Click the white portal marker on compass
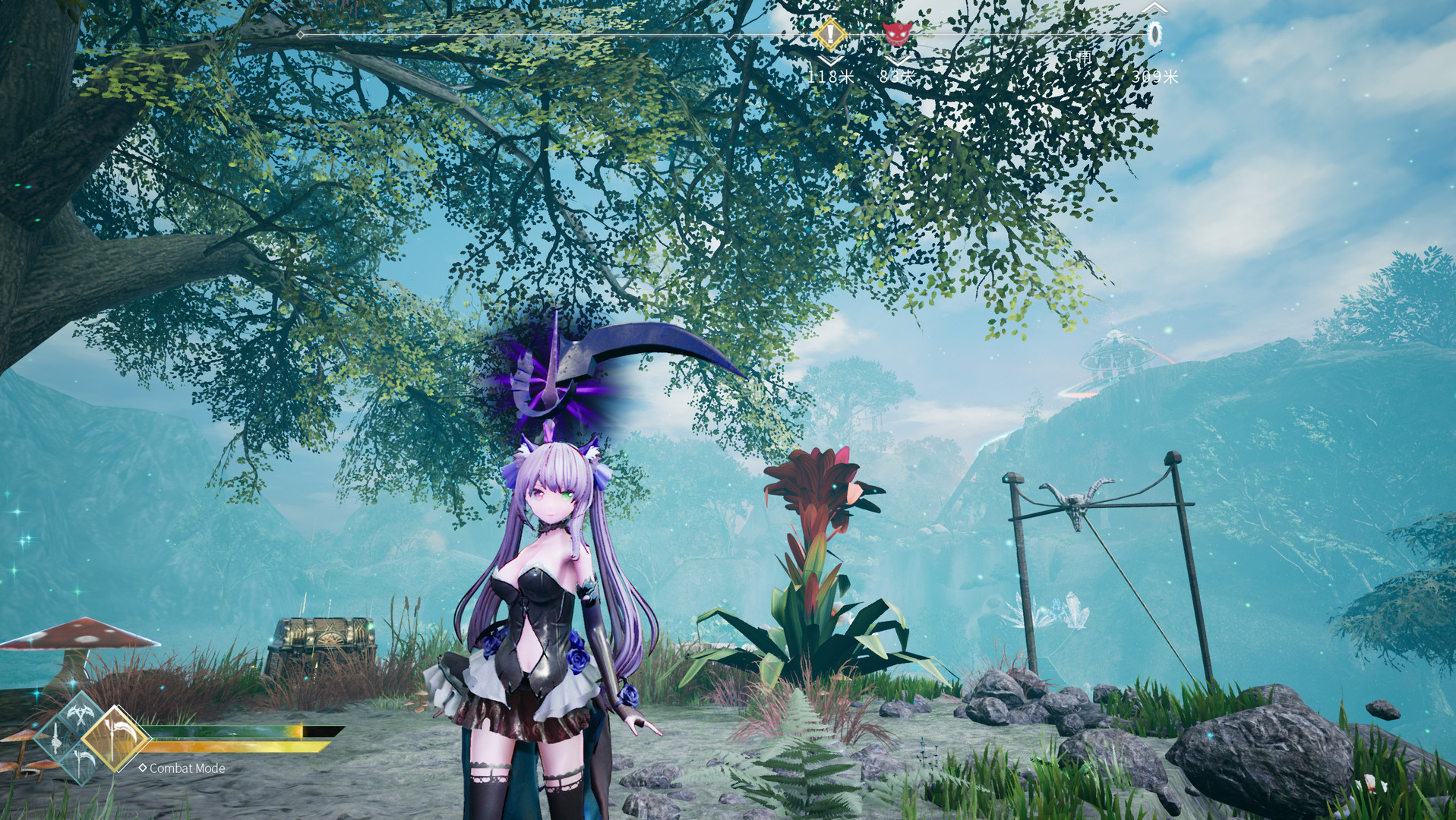1456x820 pixels. [x=1155, y=33]
